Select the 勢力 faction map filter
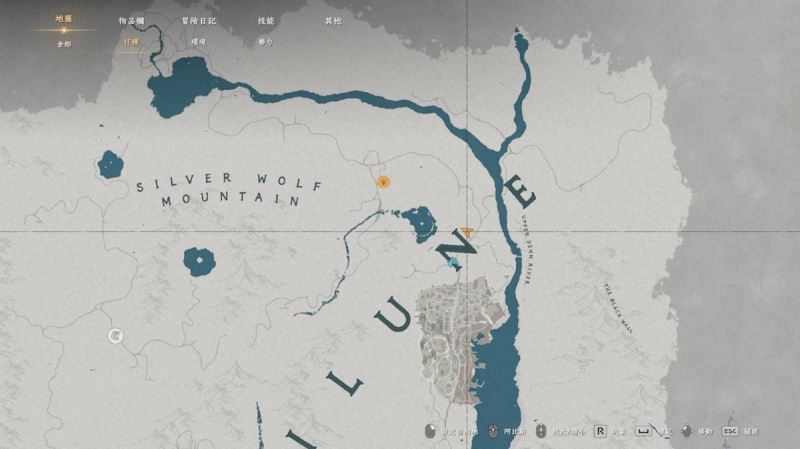The width and height of the screenshot is (800, 449). [x=265, y=43]
